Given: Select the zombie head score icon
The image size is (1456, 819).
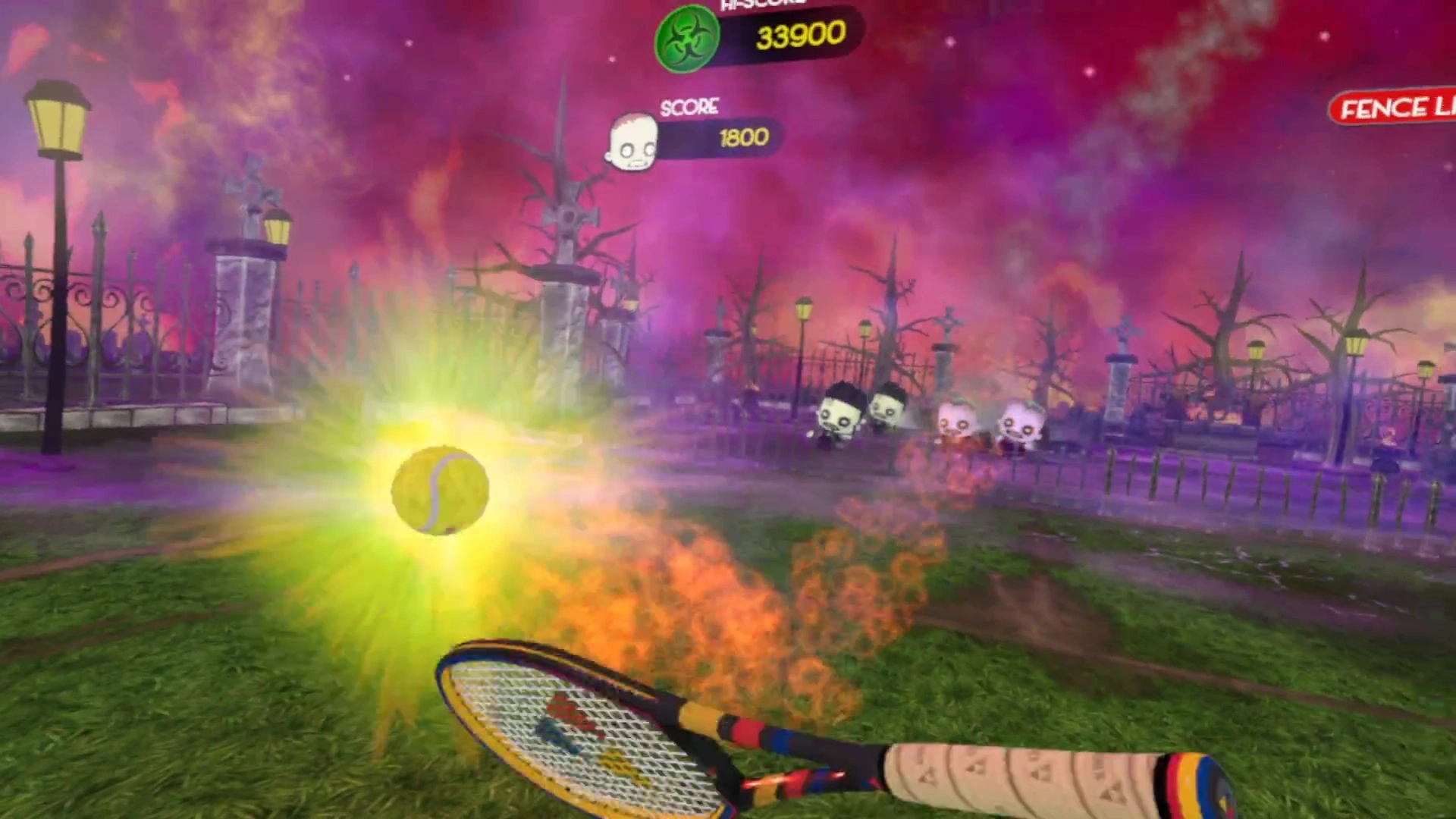Looking at the screenshot, I should 632,142.
